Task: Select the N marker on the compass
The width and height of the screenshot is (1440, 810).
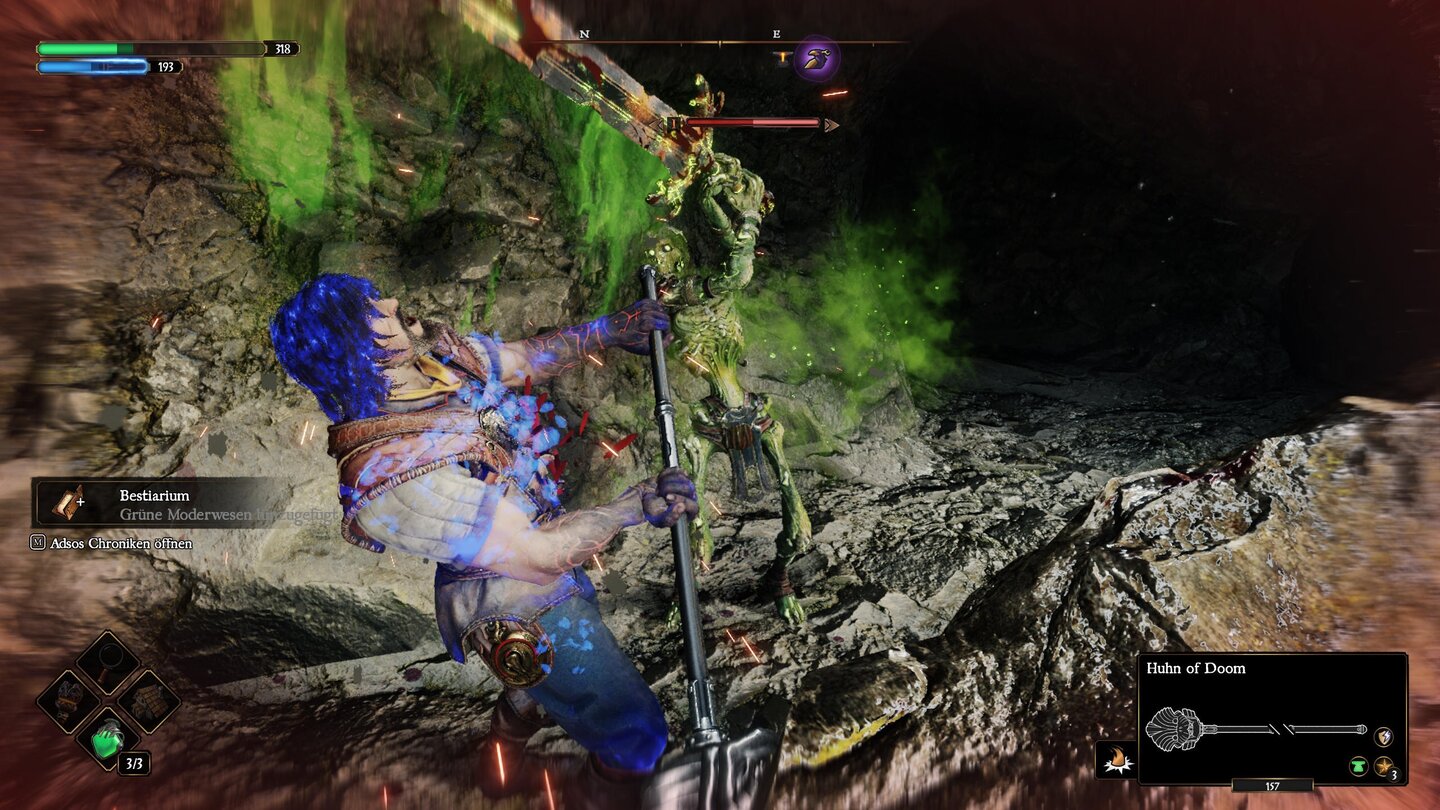Action: click(x=584, y=32)
